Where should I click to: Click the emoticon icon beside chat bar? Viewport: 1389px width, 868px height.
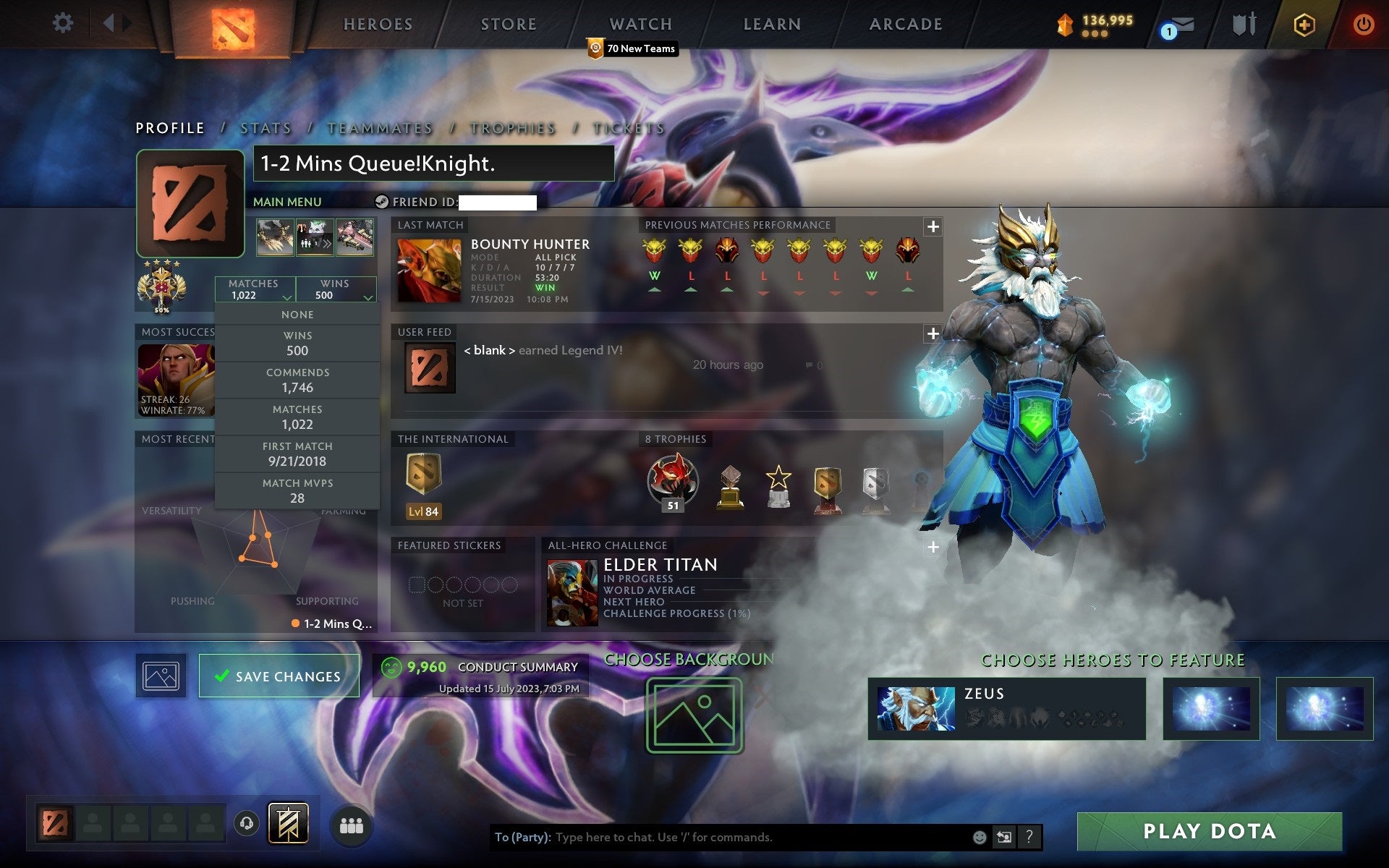click(980, 838)
